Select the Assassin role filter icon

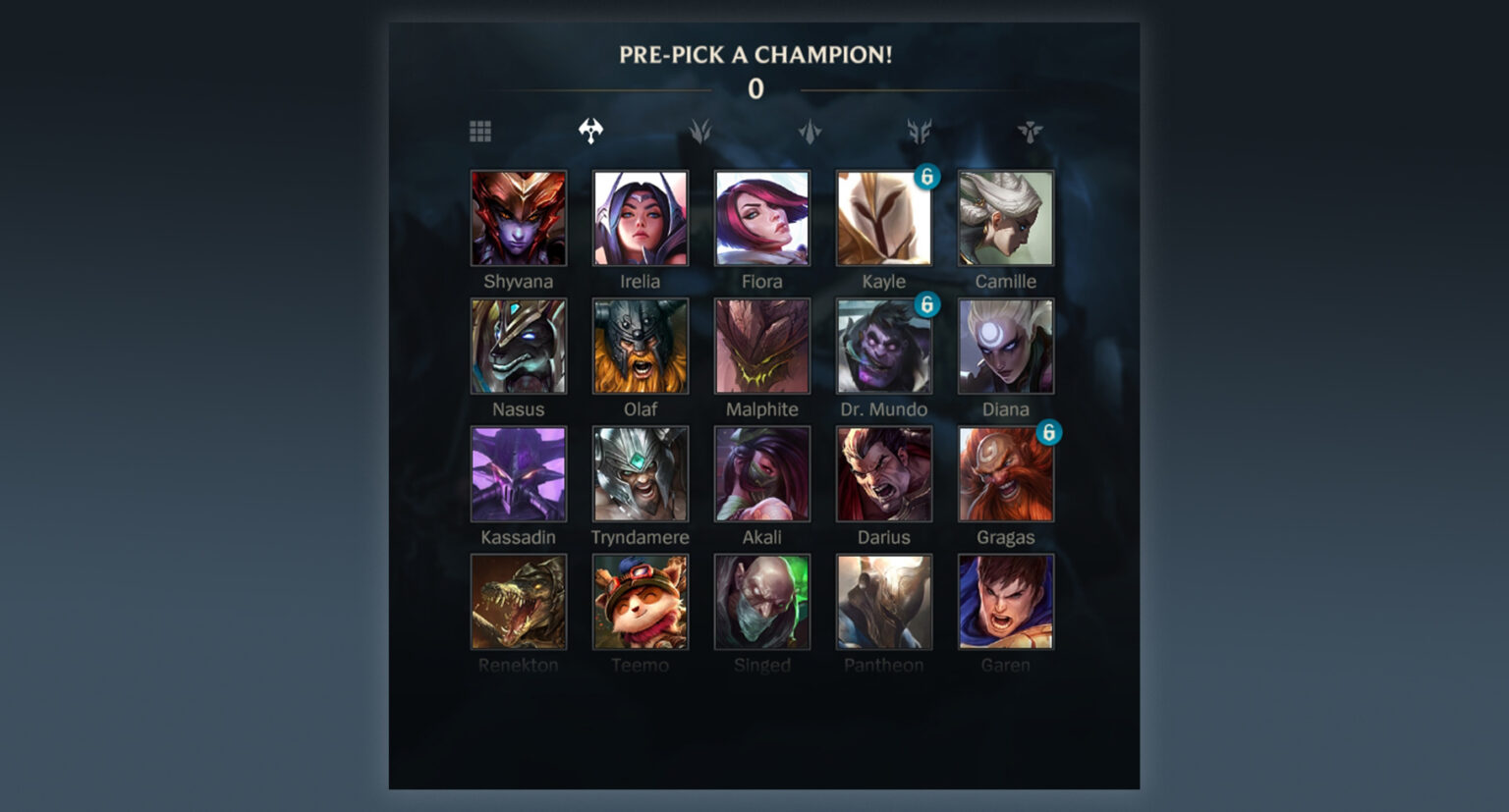click(x=810, y=130)
